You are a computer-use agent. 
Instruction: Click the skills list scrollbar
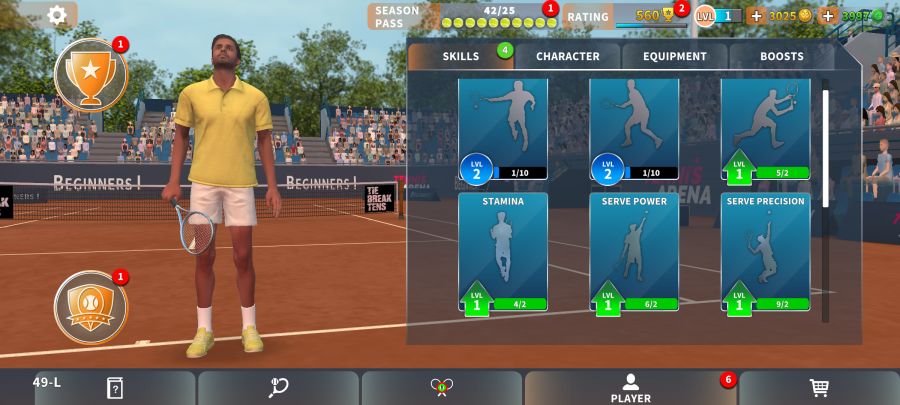825,150
